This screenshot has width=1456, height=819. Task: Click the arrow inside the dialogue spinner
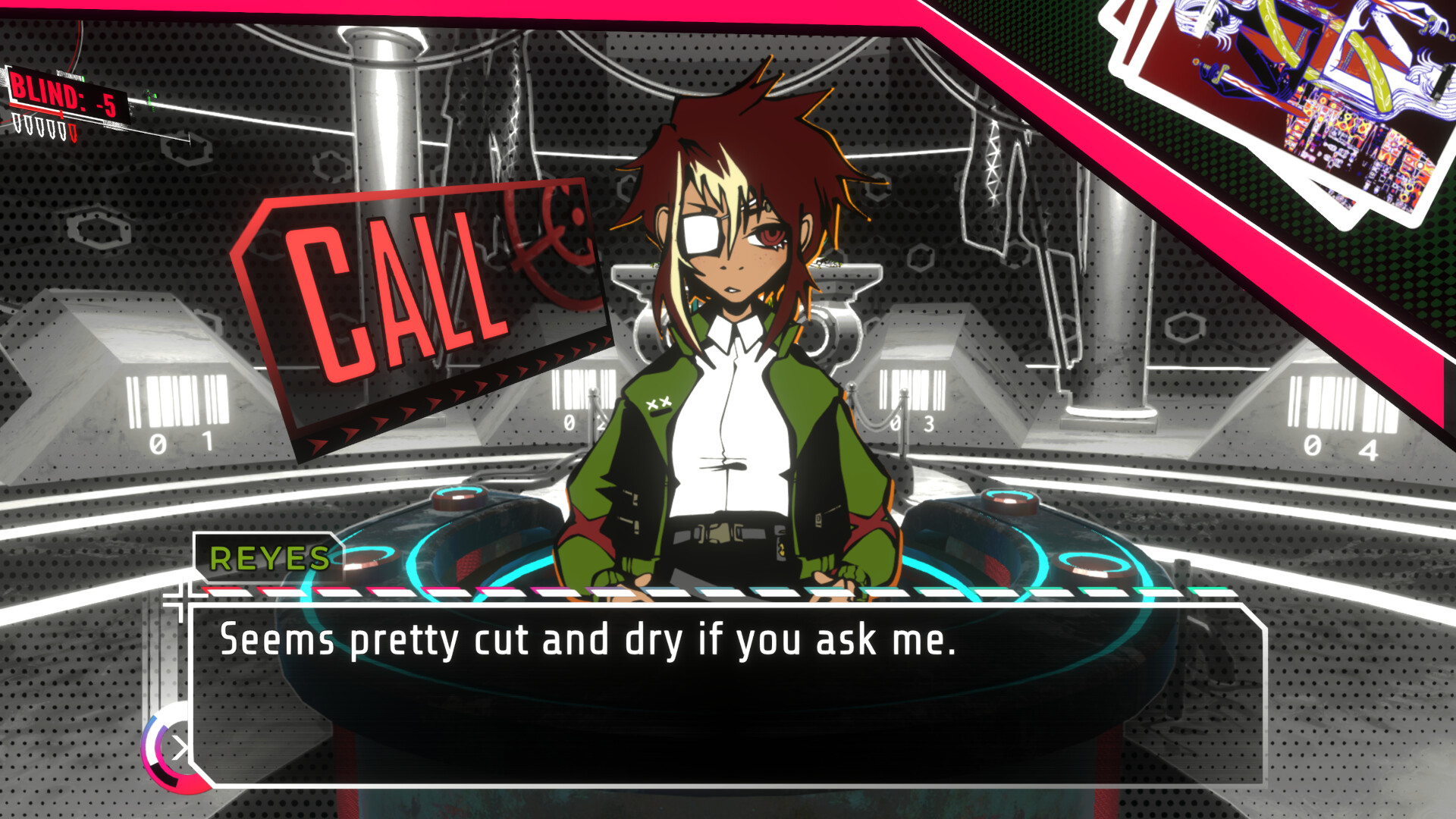pyautogui.click(x=180, y=749)
